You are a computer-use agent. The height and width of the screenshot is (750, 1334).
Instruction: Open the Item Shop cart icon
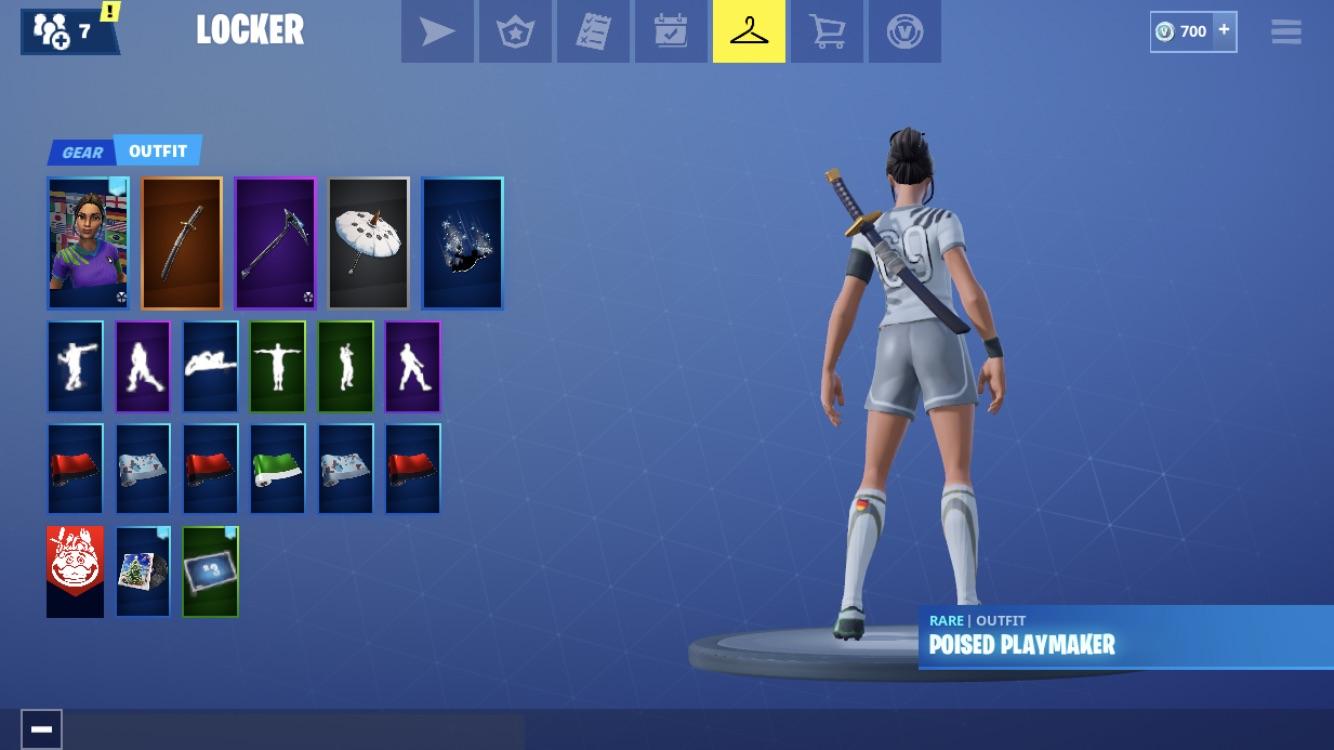[x=827, y=30]
